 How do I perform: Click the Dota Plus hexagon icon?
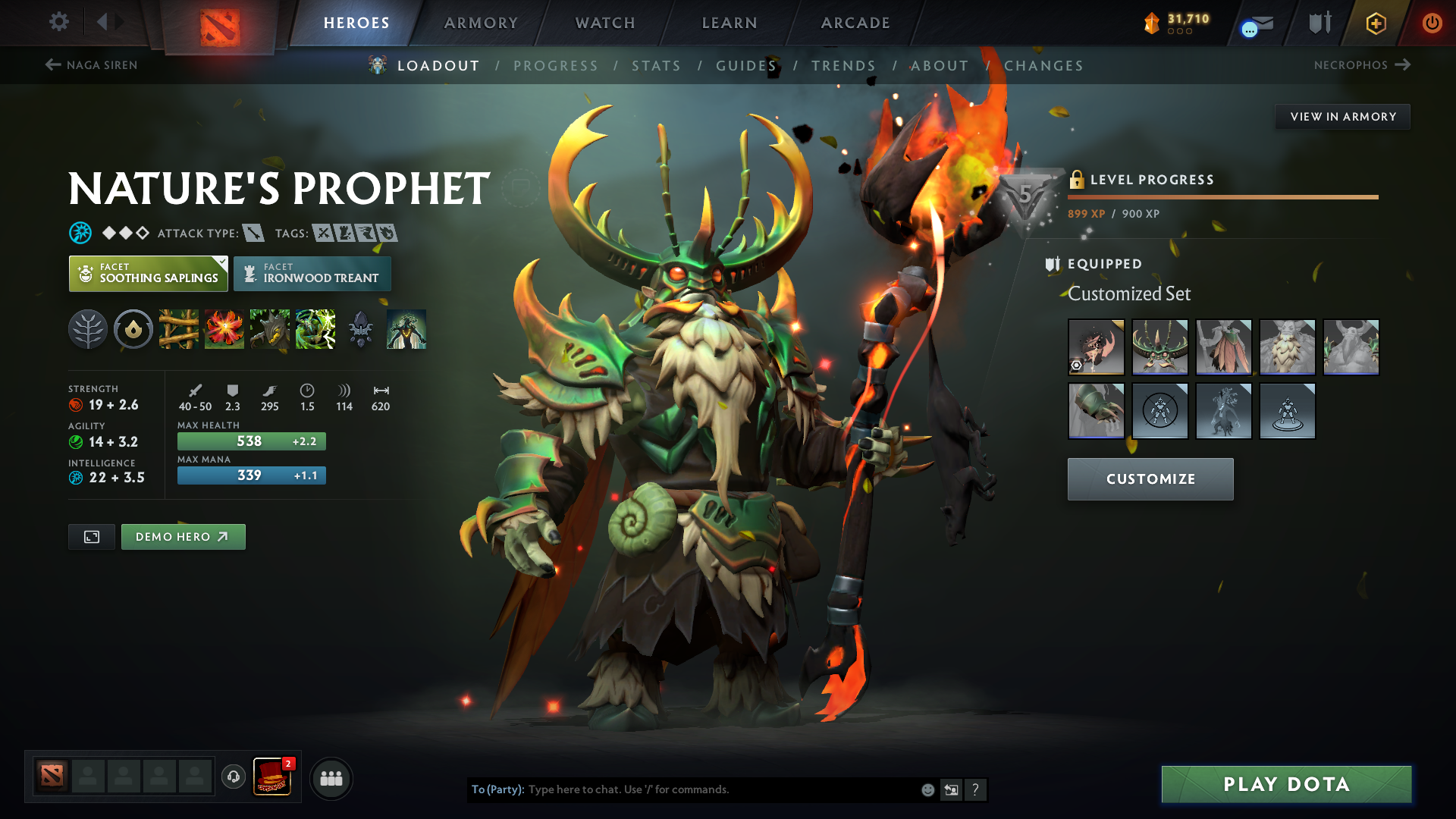(1375, 23)
